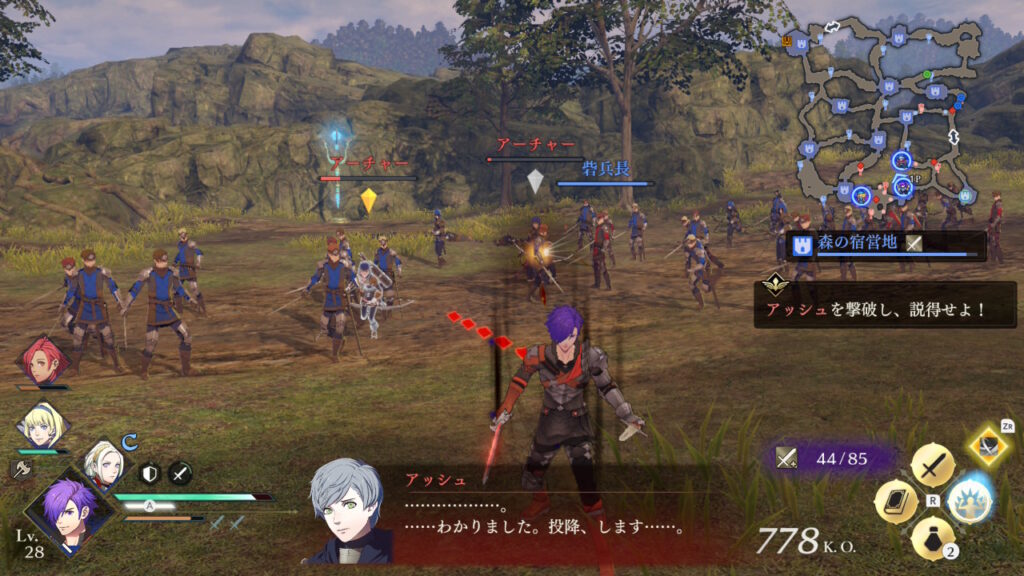Click the green dot marker on minimap
The height and width of the screenshot is (576, 1024).
(x=928, y=75)
